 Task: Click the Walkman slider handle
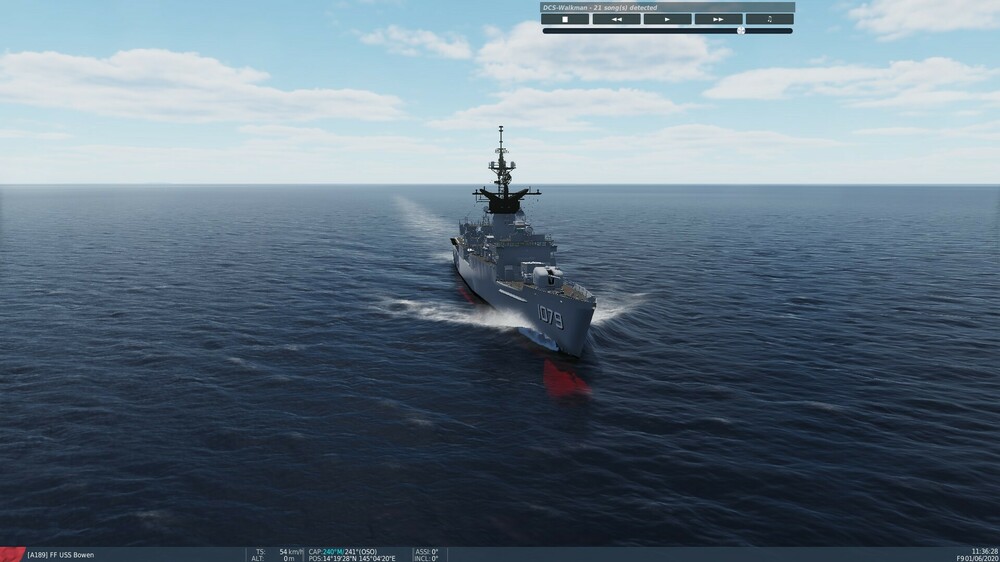tap(741, 31)
